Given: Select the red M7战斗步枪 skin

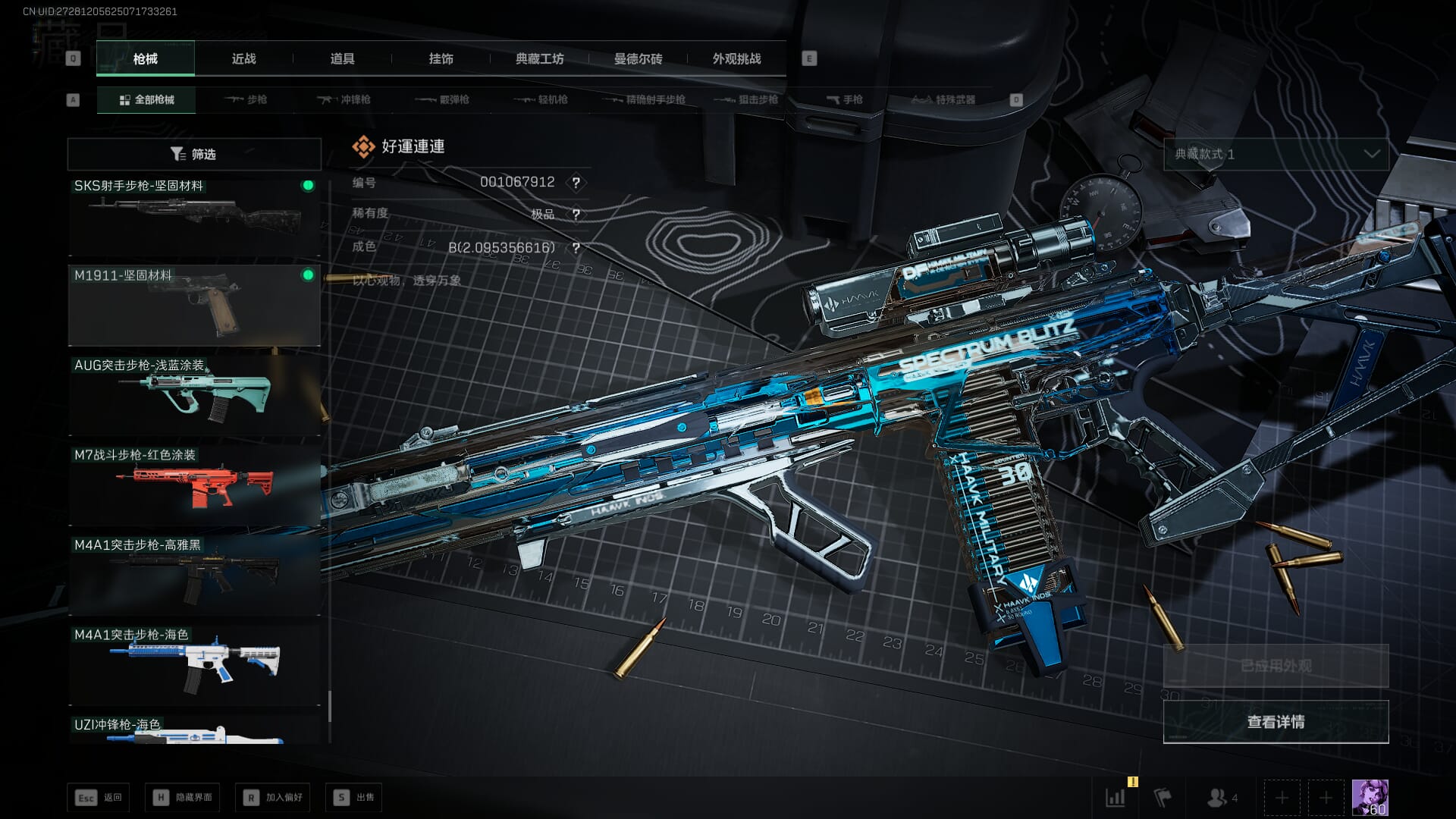Looking at the screenshot, I should [x=194, y=485].
